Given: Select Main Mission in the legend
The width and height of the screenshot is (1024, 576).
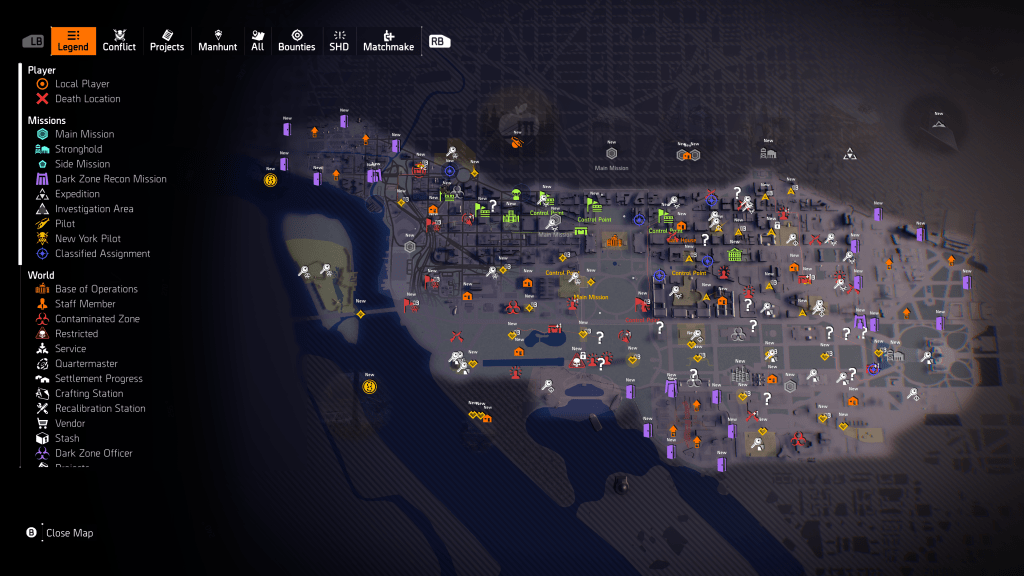Looking at the screenshot, I should point(84,134).
